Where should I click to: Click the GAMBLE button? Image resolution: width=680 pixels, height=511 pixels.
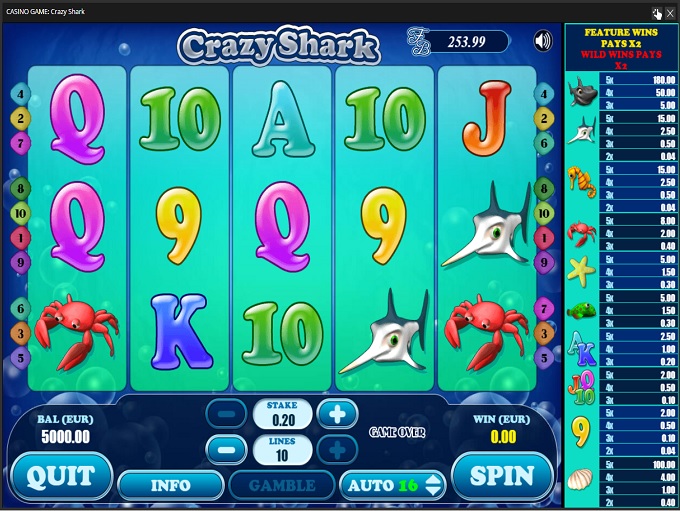tap(281, 486)
